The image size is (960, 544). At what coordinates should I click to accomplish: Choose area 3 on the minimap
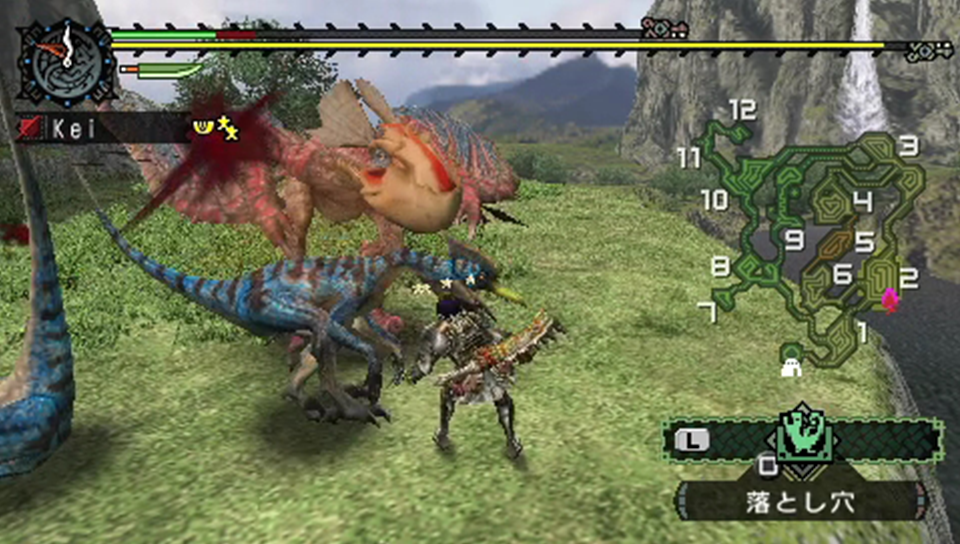tap(907, 146)
